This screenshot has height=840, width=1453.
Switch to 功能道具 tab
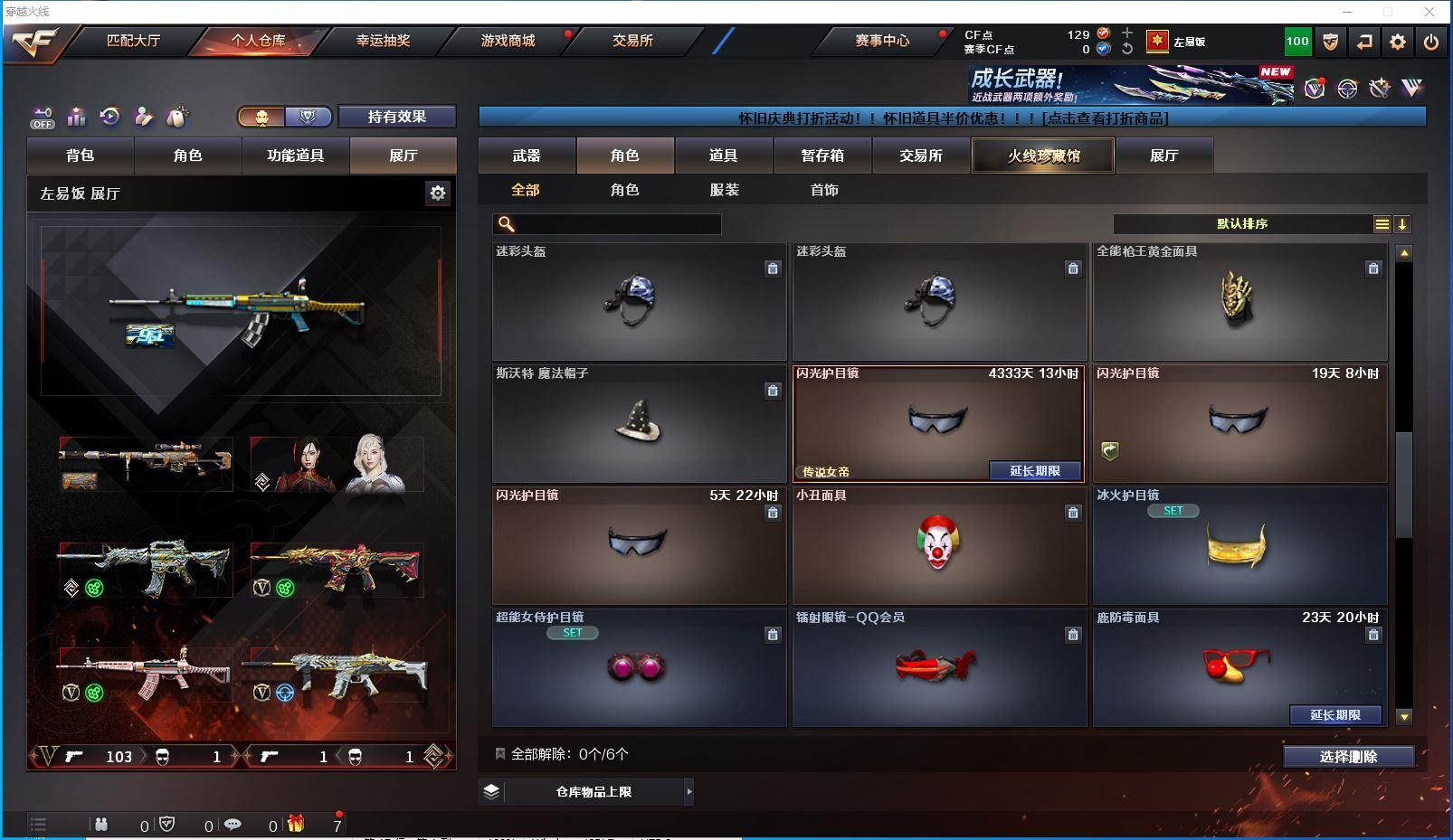pyautogui.click(x=295, y=156)
